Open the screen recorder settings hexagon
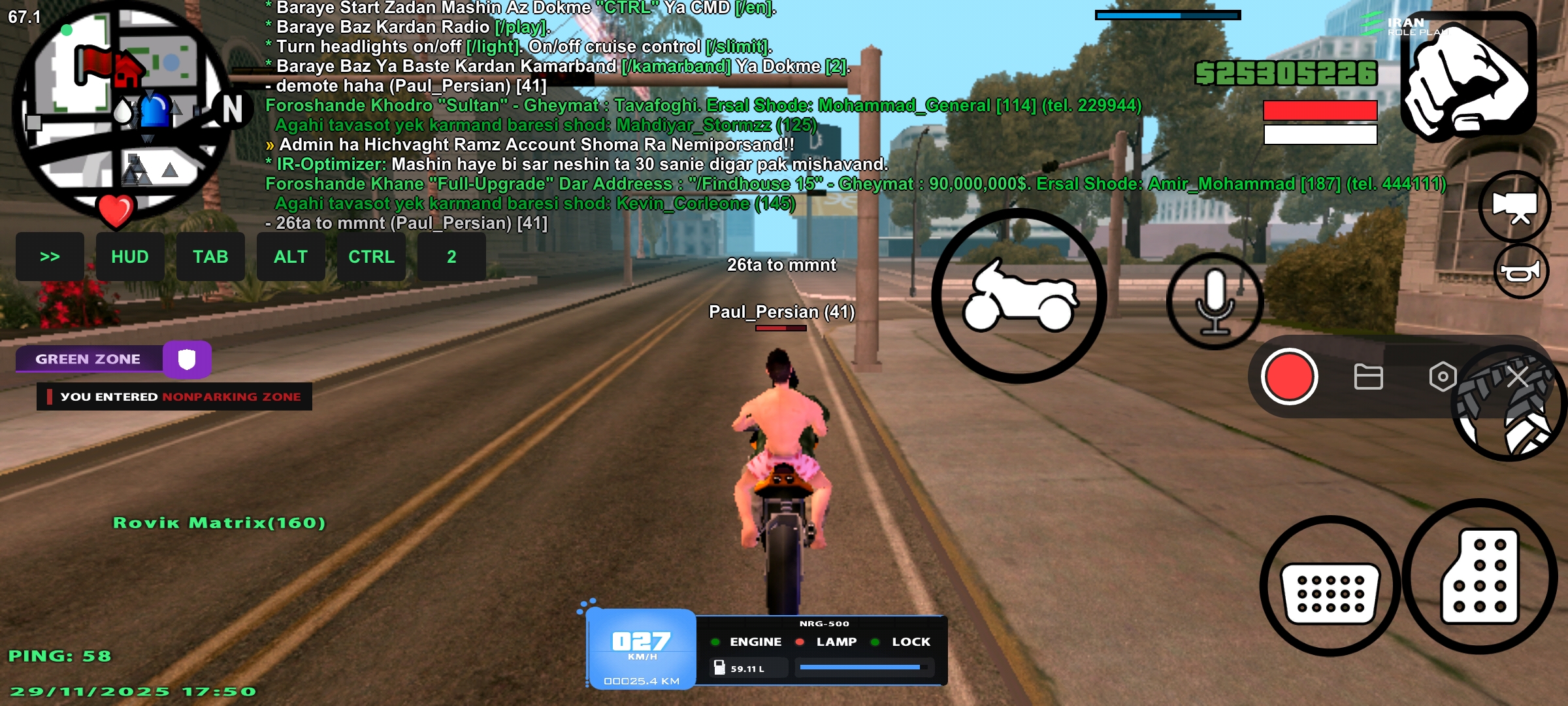 (1443, 377)
